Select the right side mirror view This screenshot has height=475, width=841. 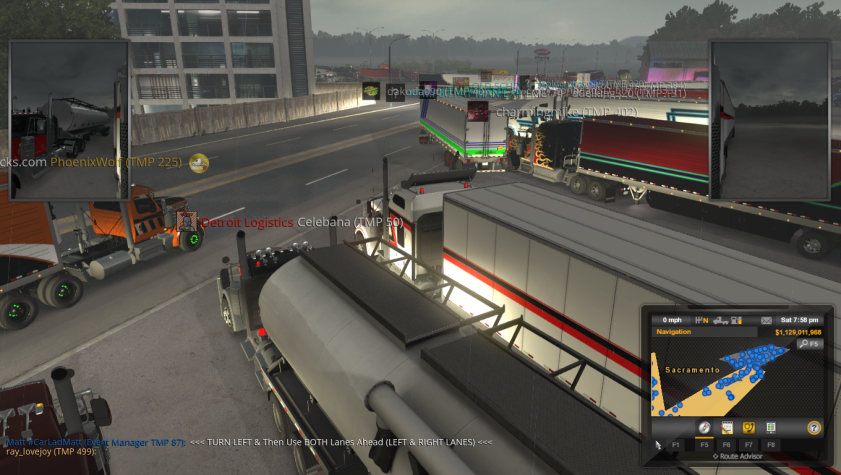770,120
